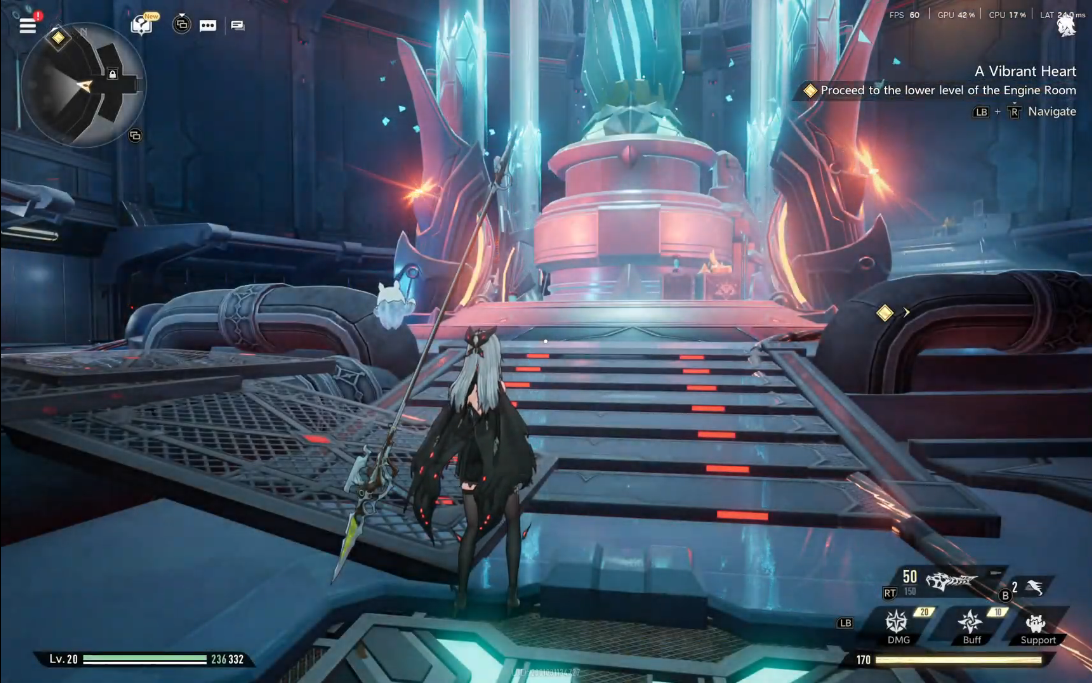Screen dimensions: 1092x683
Task: Select the A Vibrant Heart quest tracker
Action: pyautogui.click(x=1025, y=71)
